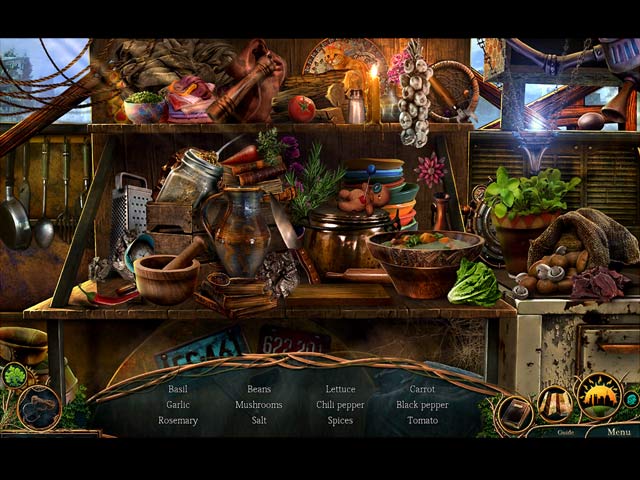Open the brown journal book icon
This screenshot has width=640, height=480.
coord(516,411)
